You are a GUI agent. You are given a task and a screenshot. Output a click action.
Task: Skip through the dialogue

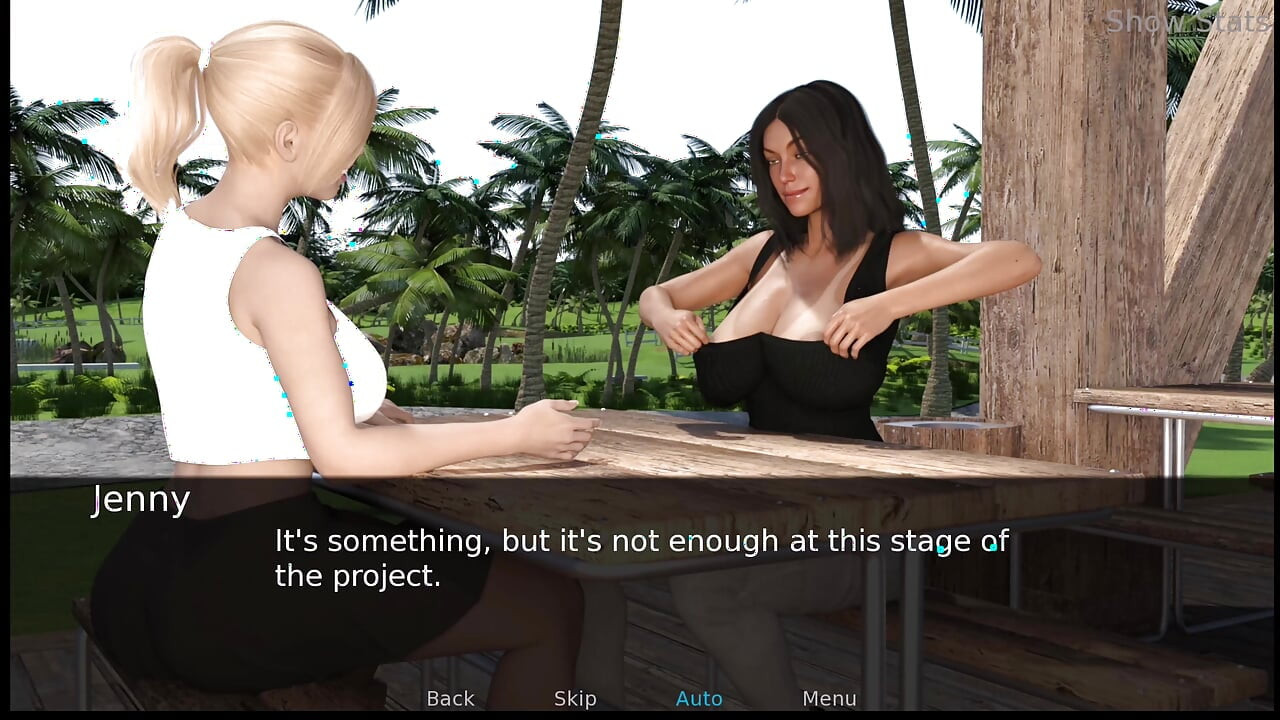click(x=575, y=699)
